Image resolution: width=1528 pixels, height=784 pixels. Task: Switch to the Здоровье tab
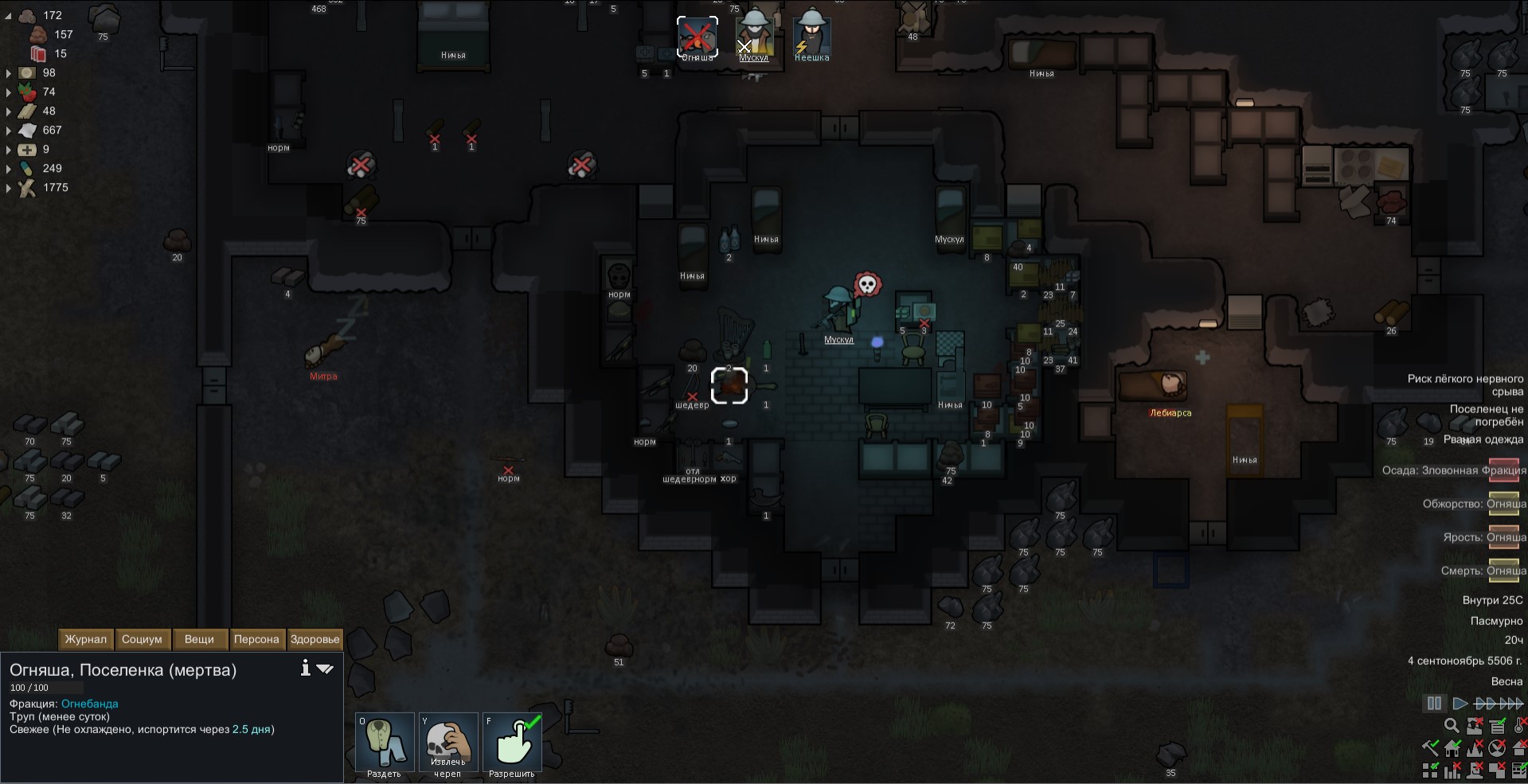pos(315,639)
